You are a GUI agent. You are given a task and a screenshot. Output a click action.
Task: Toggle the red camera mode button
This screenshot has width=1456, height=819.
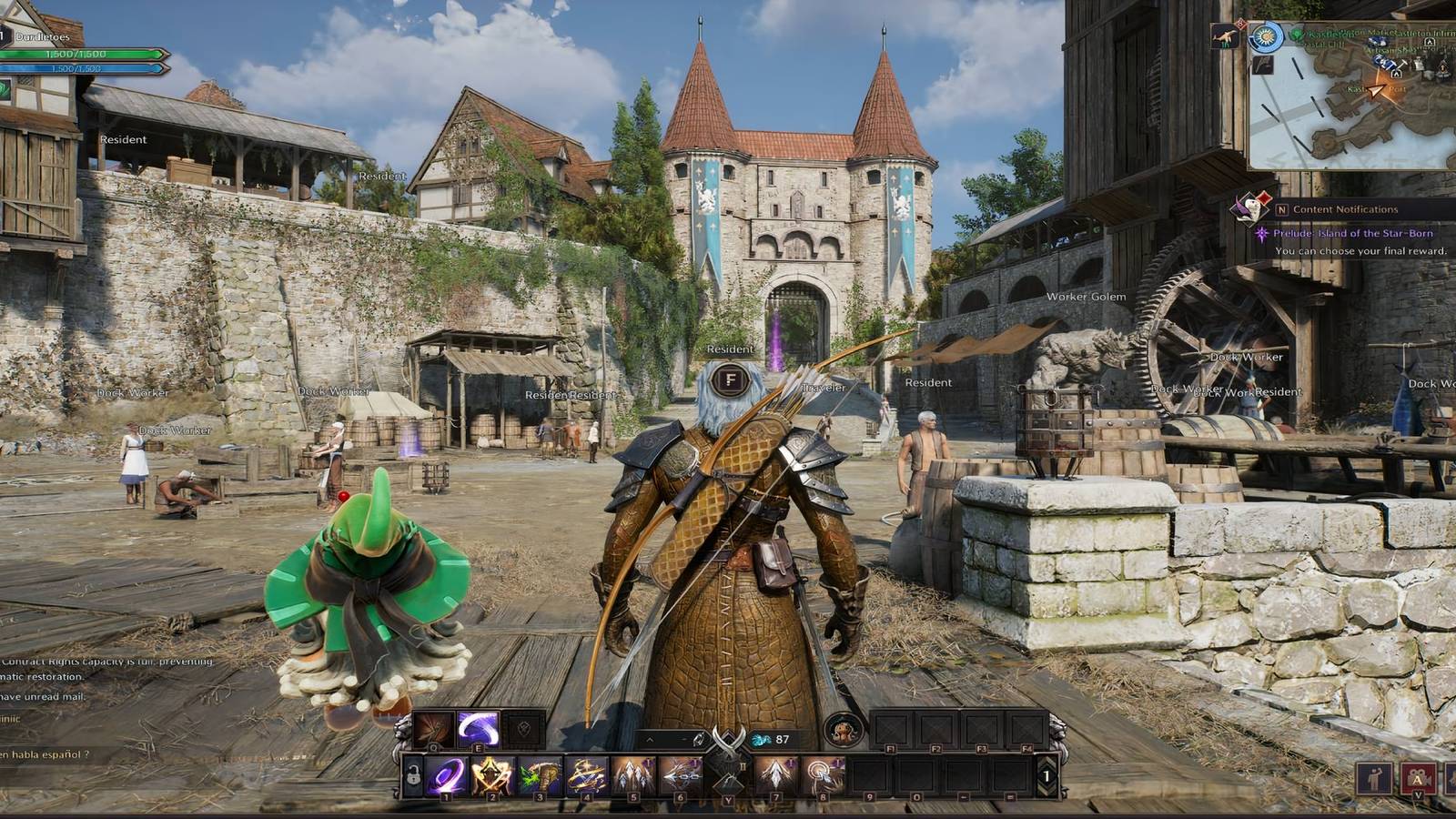click(1418, 778)
